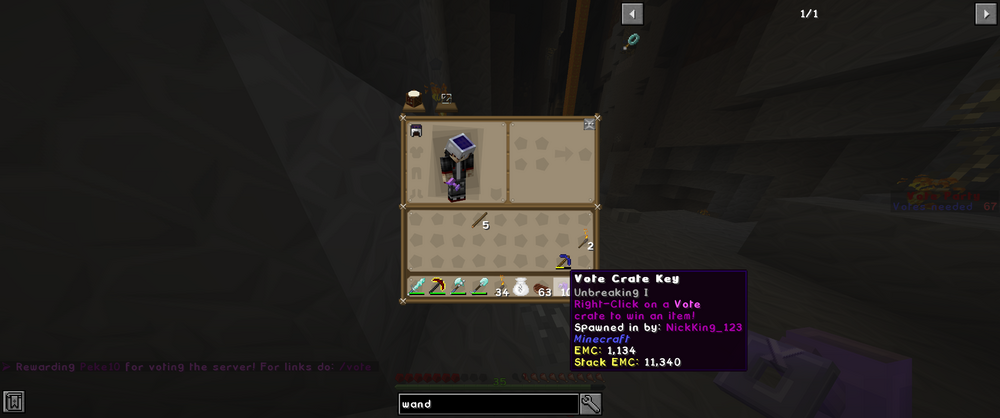1000x418 pixels.
Task: Open the bookmark panel icon at bottom left
Action: coord(13,402)
